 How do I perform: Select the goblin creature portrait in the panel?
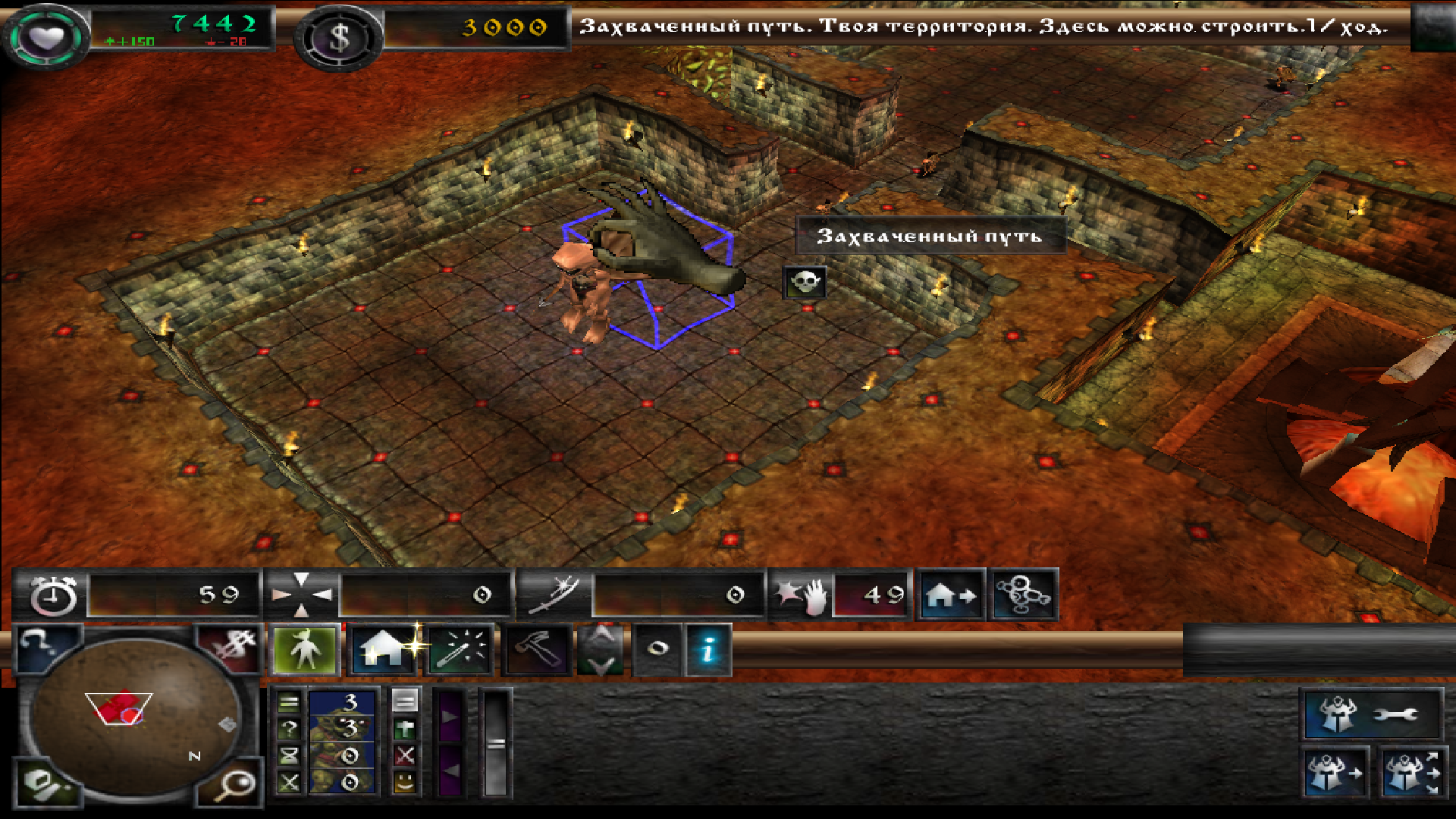coord(343,742)
